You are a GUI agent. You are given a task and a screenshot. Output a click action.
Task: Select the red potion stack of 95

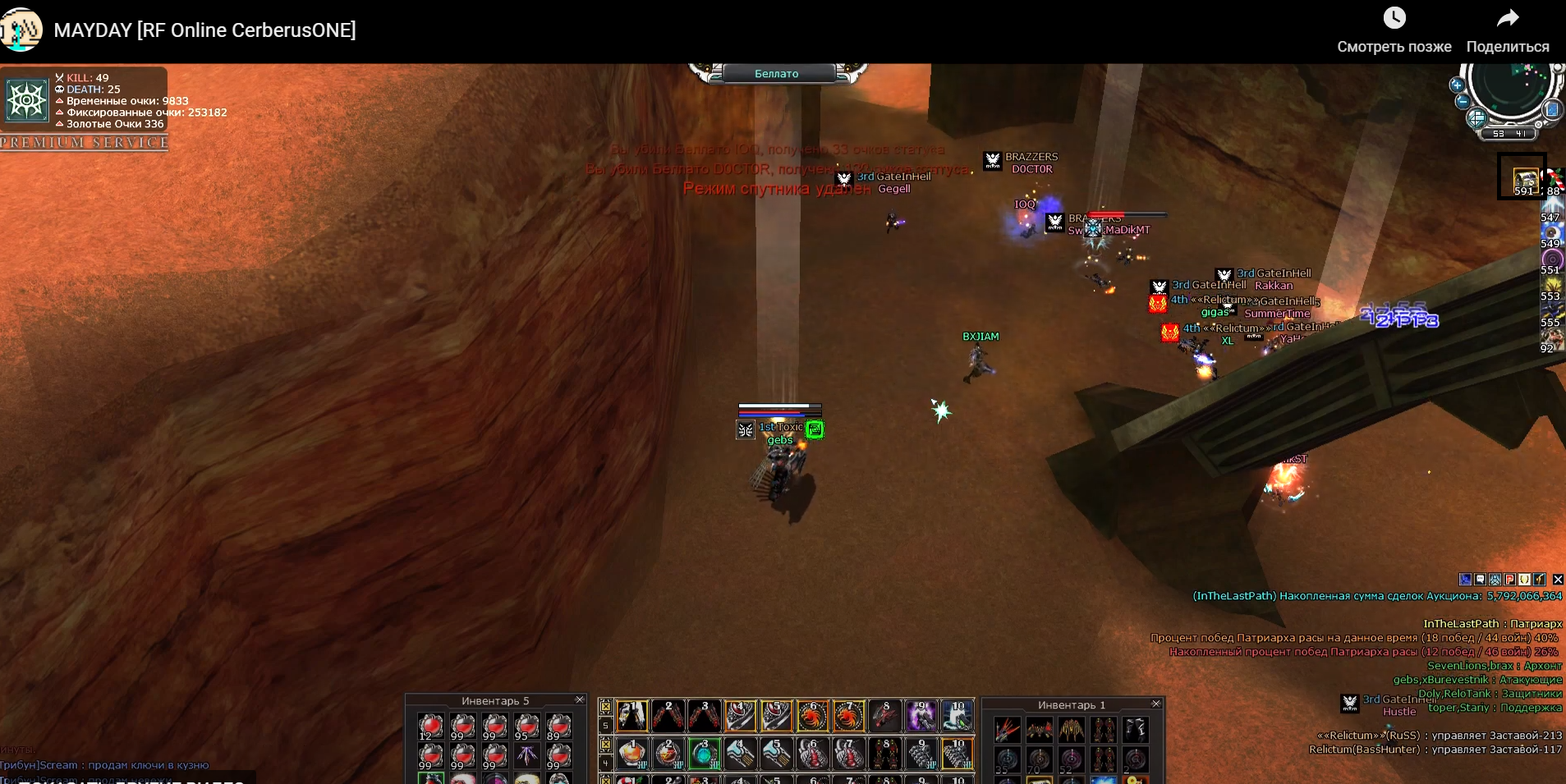pyautogui.click(x=527, y=726)
